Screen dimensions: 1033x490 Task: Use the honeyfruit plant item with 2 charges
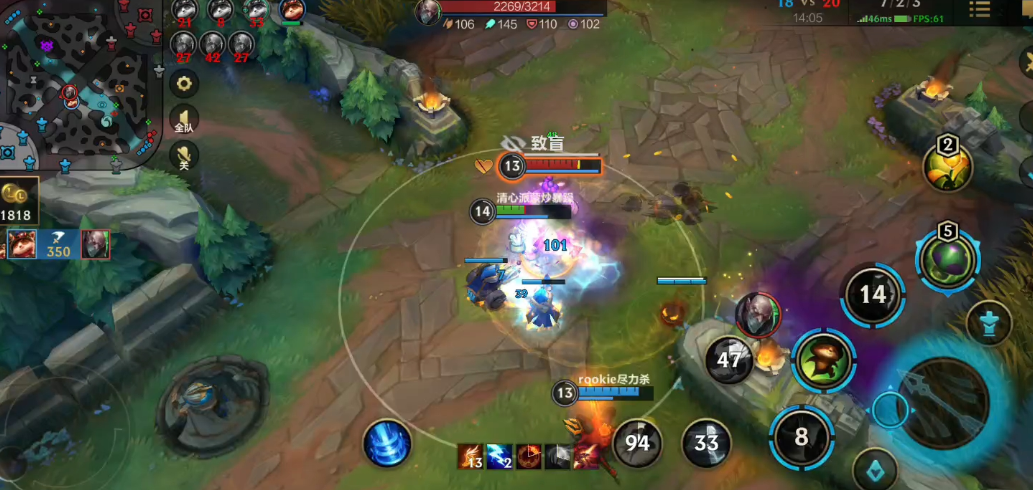(x=947, y=167)
